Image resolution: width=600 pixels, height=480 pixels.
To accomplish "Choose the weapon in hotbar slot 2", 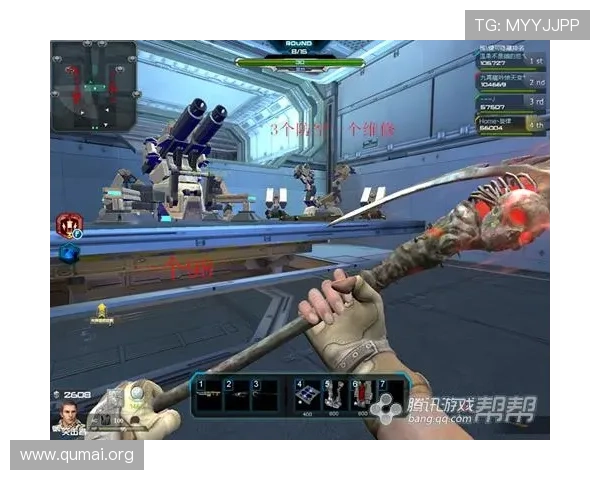I will (236, 395).
